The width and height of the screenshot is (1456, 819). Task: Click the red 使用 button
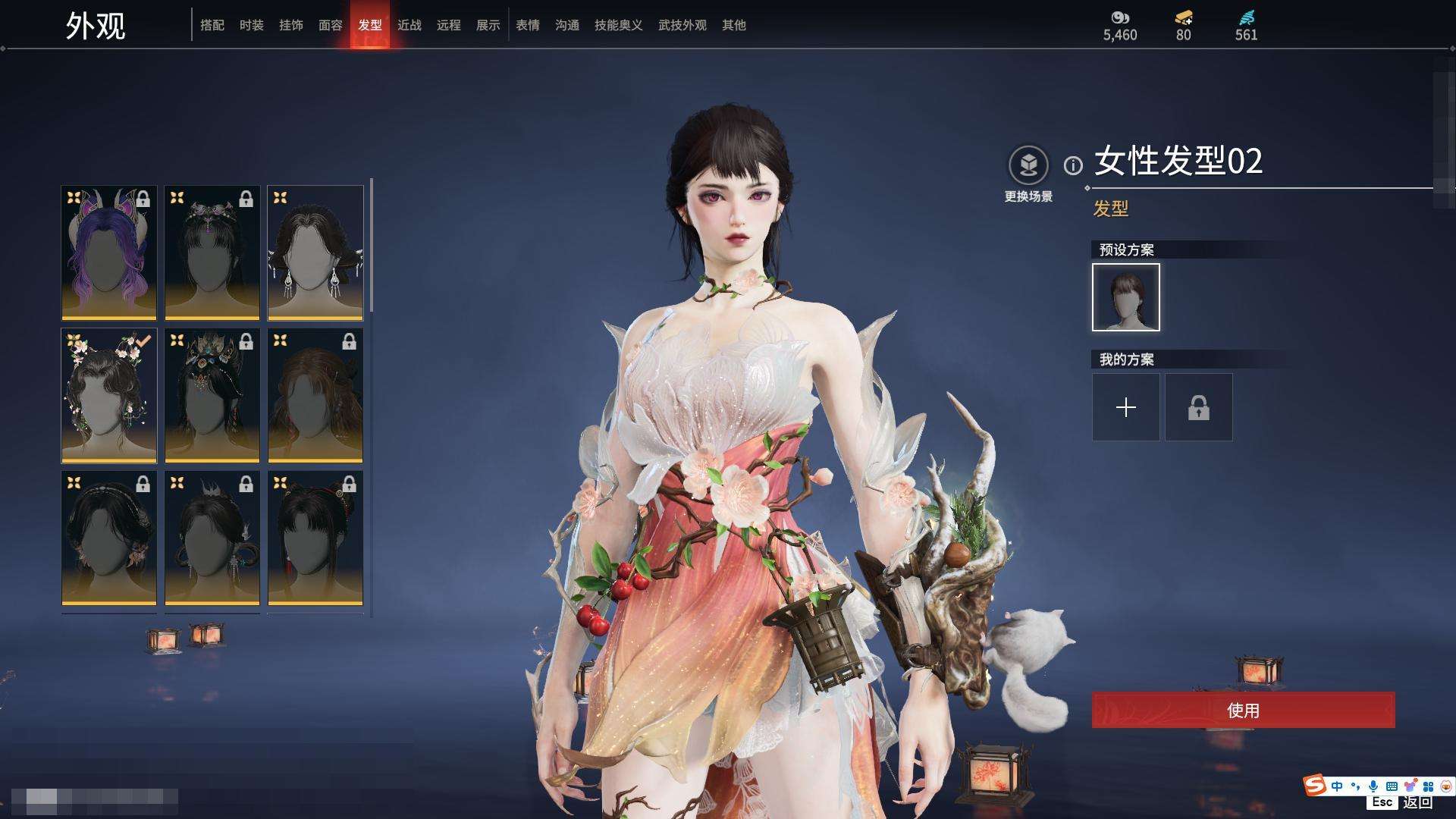[1243, 710]
